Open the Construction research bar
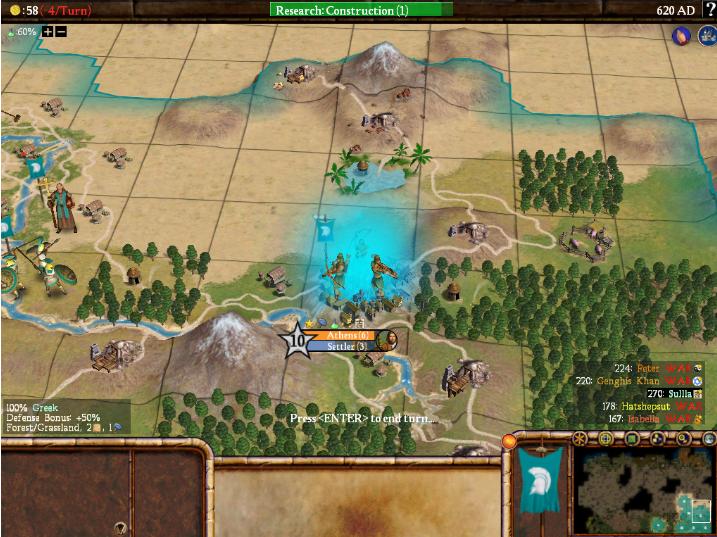Image resolution: width=717 pixels, height=537 pixels. 360,10
